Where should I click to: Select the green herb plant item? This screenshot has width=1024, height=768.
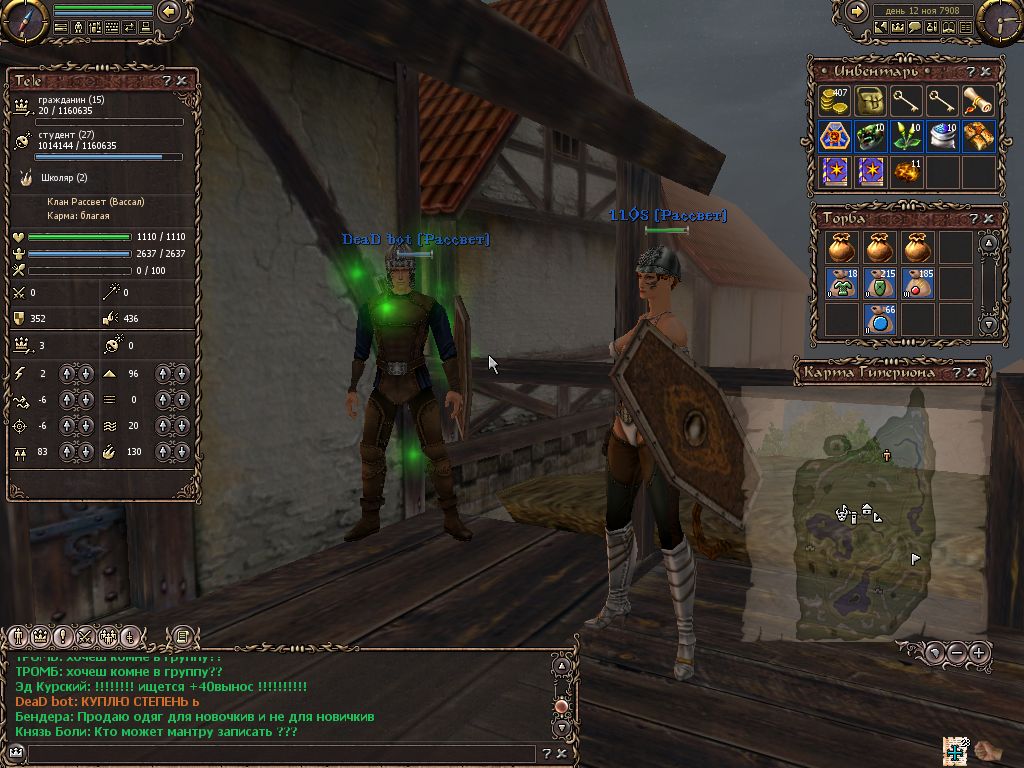[x=906, y=136]
